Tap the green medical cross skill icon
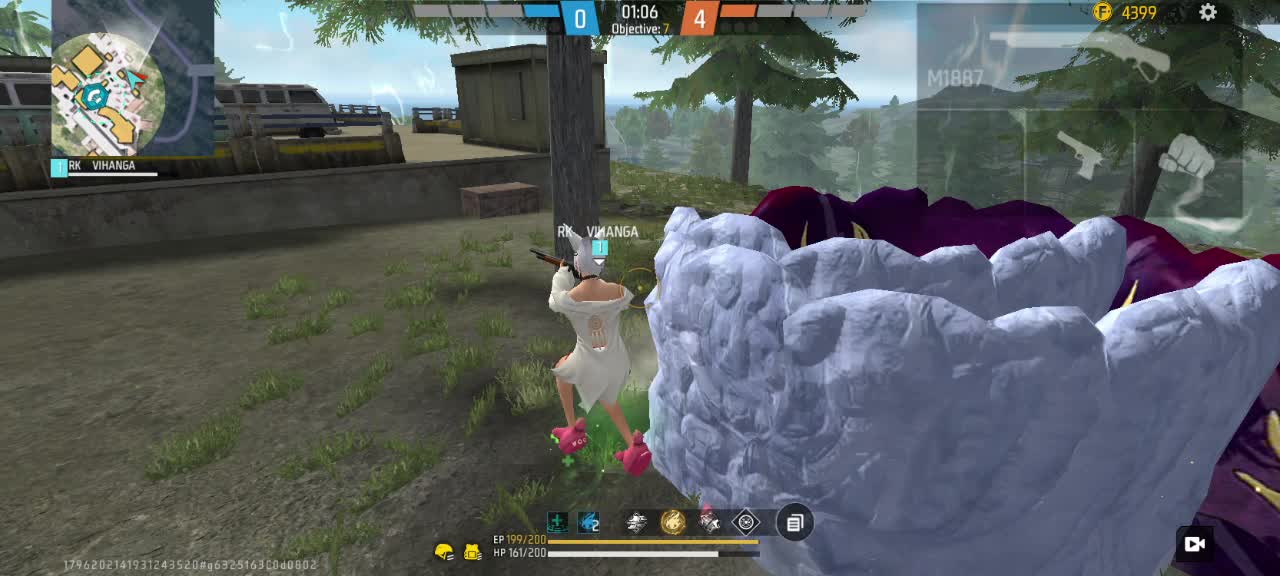The width and height of the screenshot is (1280, 576). click(558, 522)
